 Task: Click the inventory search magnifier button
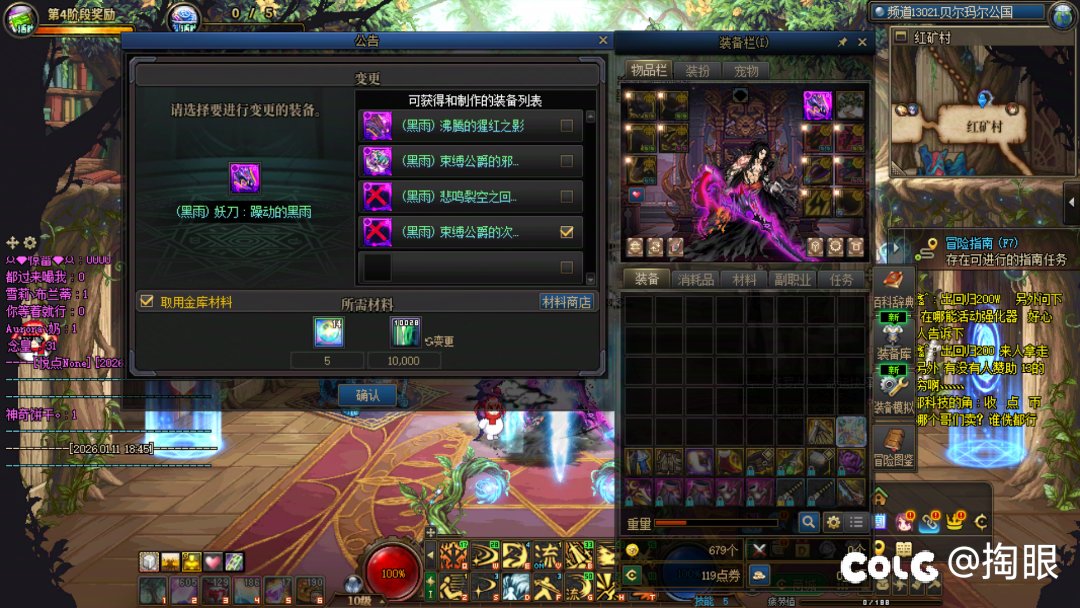[x=808, y=522]
